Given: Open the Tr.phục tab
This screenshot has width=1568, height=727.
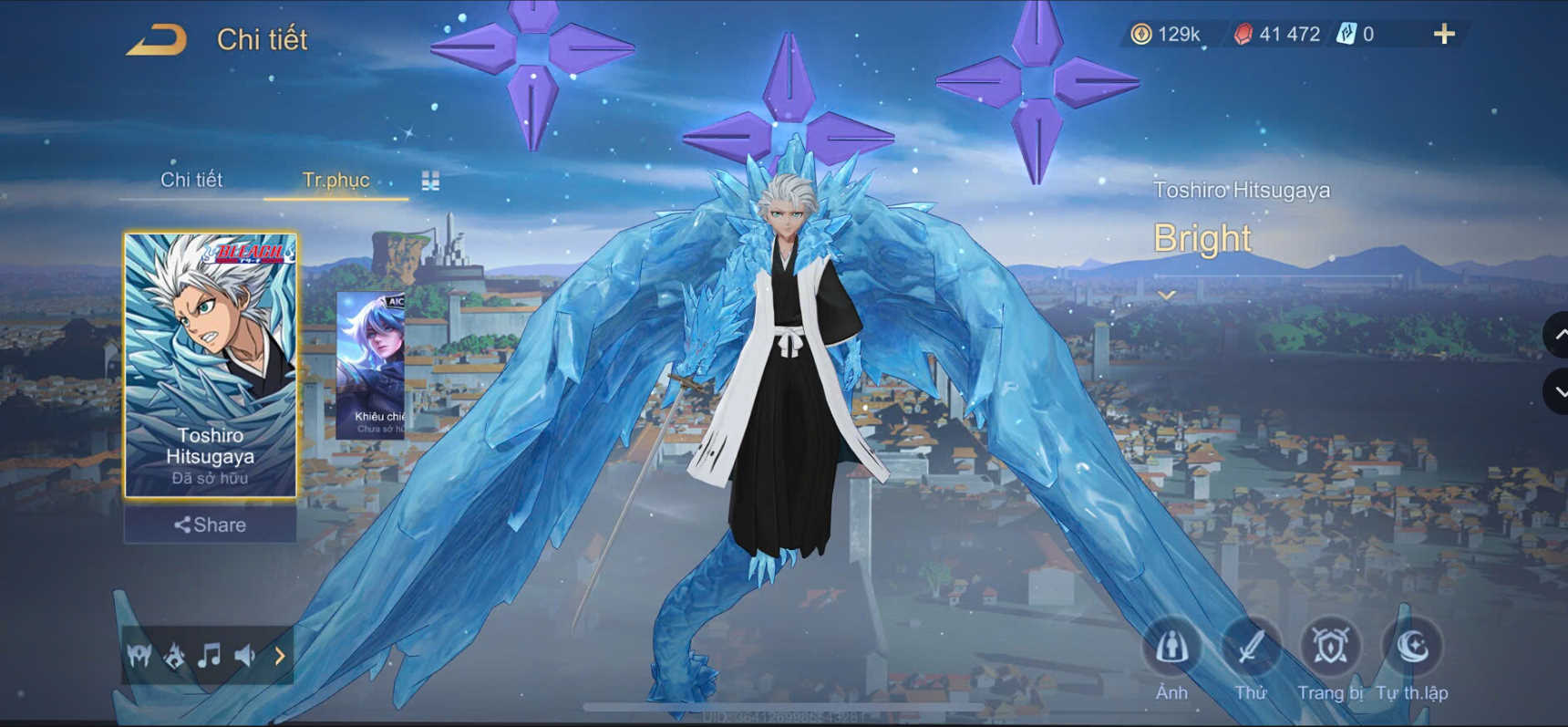Looking at the screenshot, I should tap(335, 180).
